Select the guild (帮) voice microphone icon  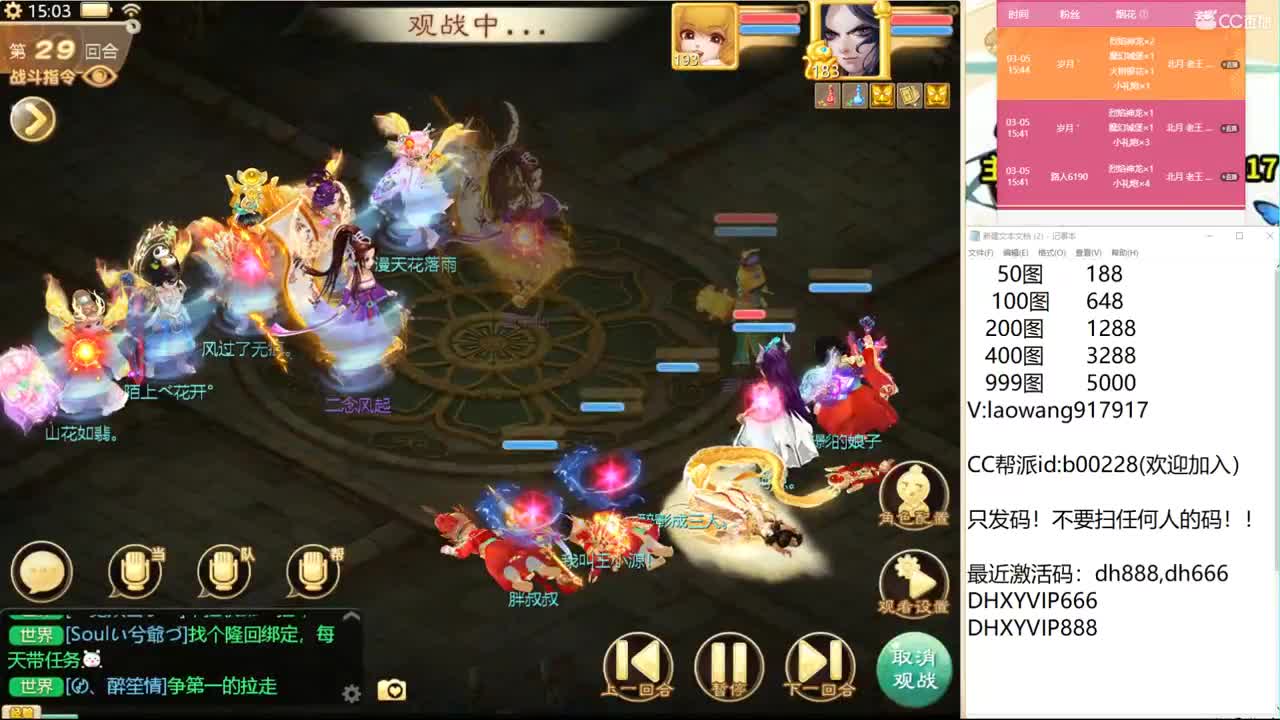[x=310, y=570]
